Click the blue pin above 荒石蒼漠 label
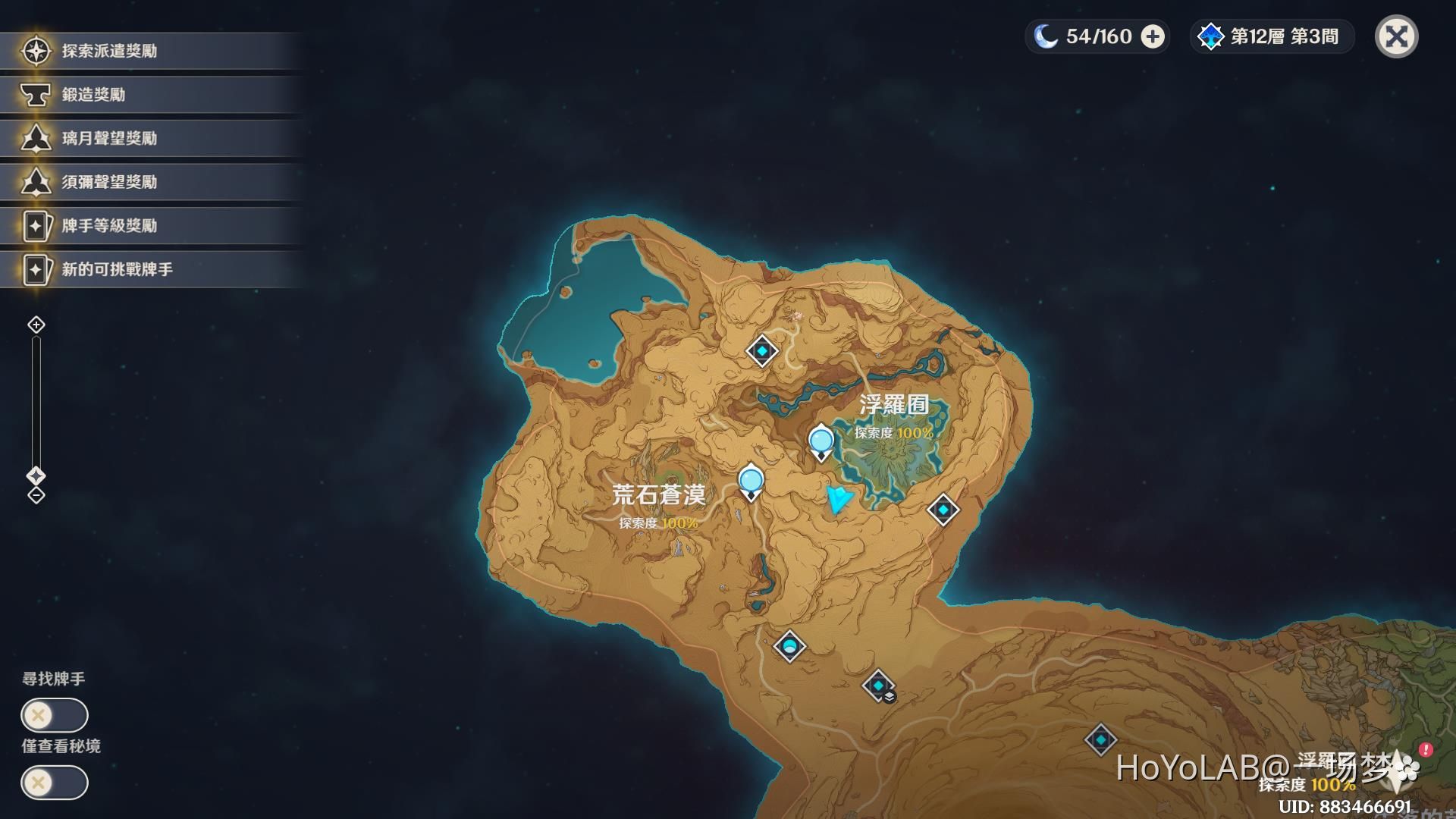This screenshot has height=819, width=1456. click(x=751, y=479)
